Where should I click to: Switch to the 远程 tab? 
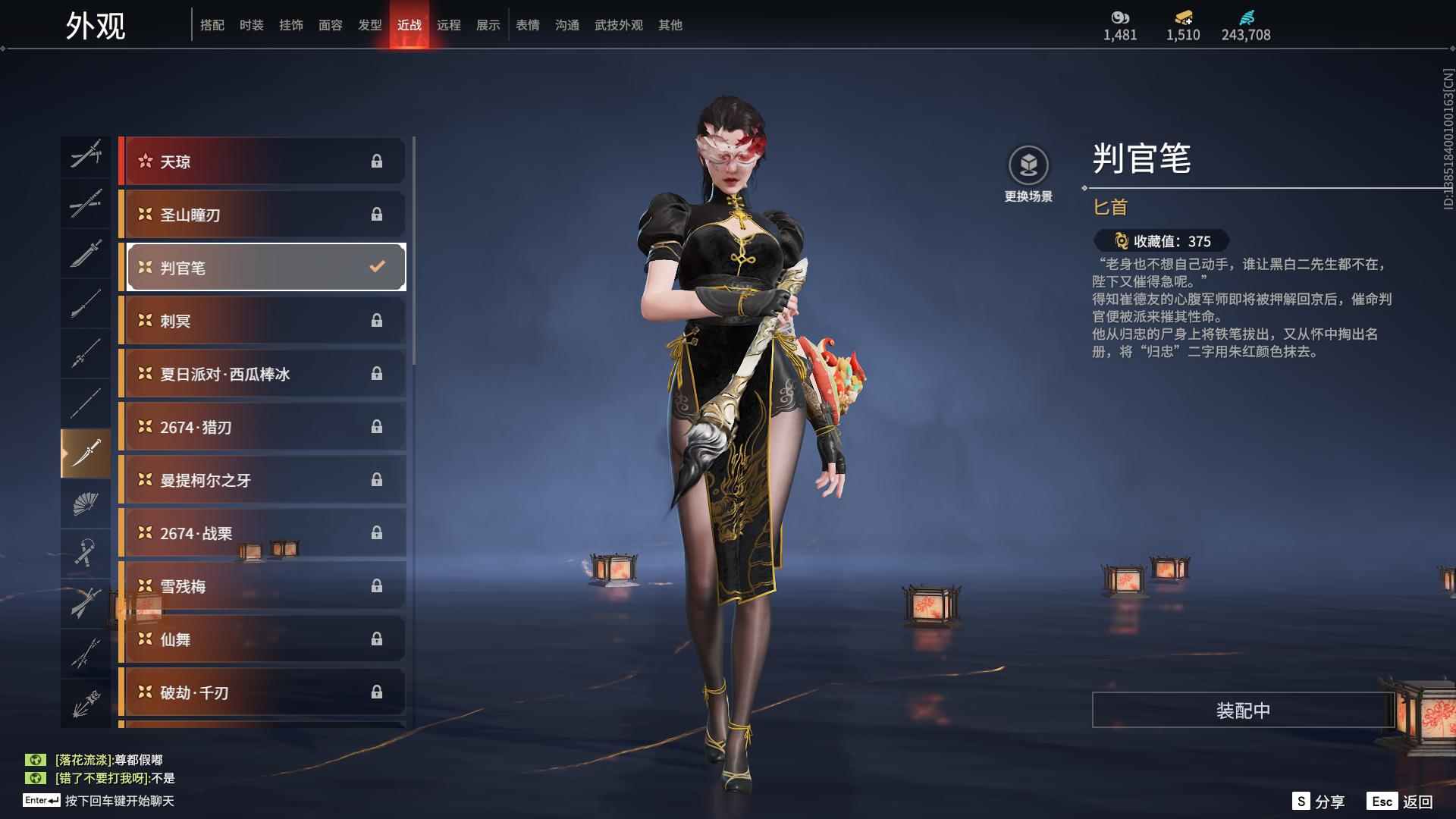[x=449, y=25]
